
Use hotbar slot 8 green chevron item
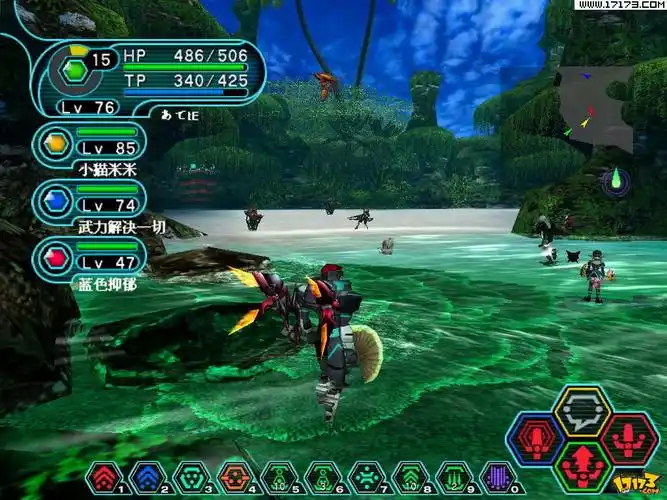point(409,477)
